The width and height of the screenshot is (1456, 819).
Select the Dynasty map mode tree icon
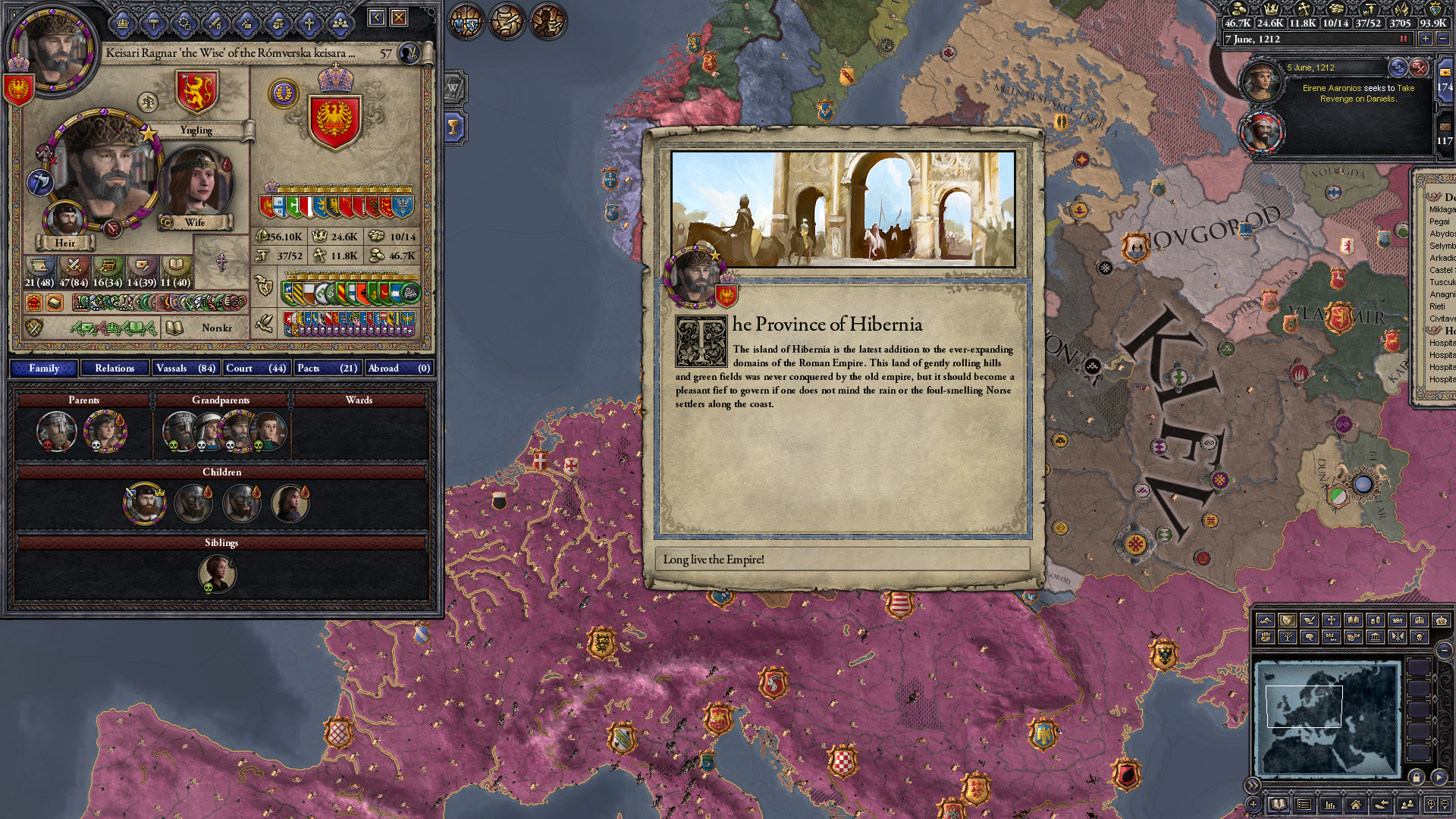pyautogui.click(x=1288, y=638)
